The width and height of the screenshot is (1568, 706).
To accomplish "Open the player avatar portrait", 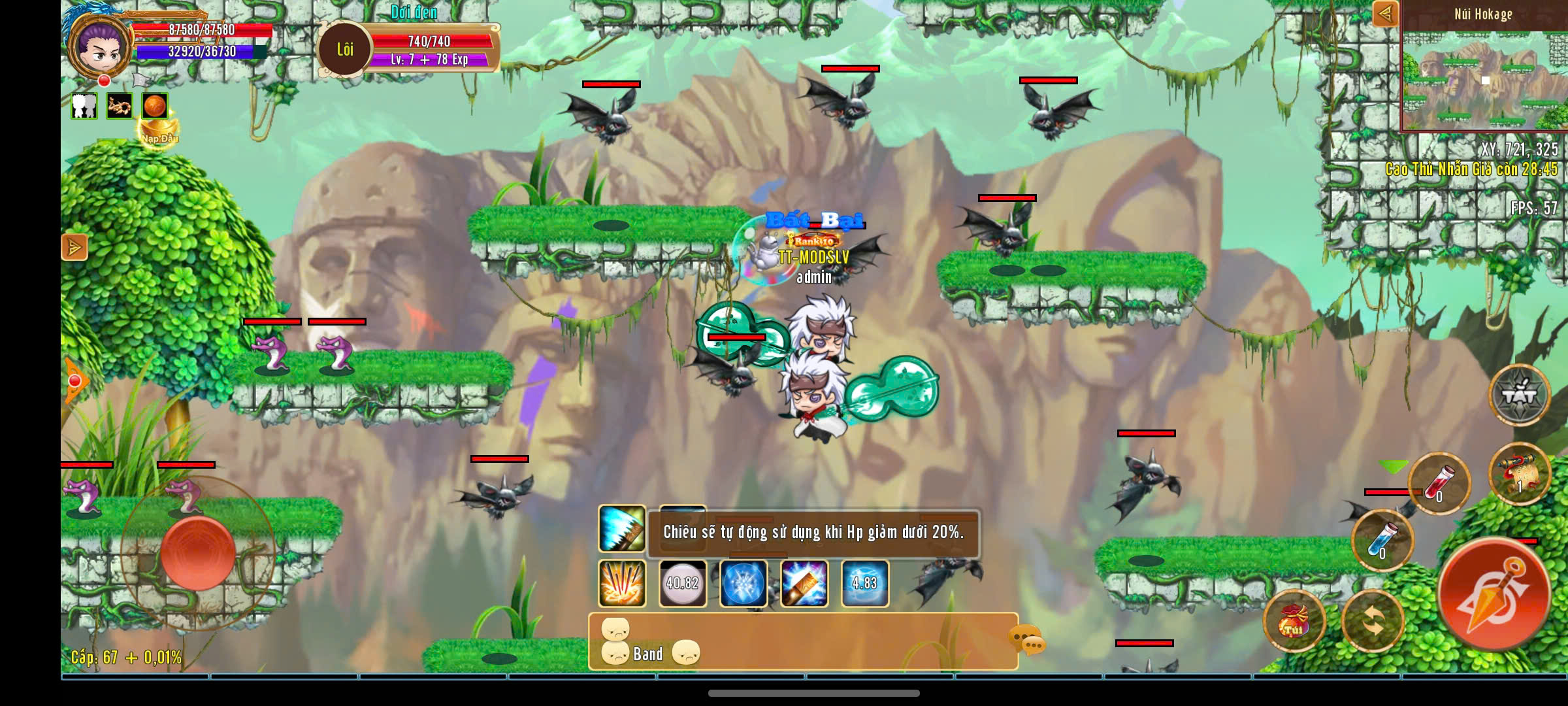I will coord(100,47).
